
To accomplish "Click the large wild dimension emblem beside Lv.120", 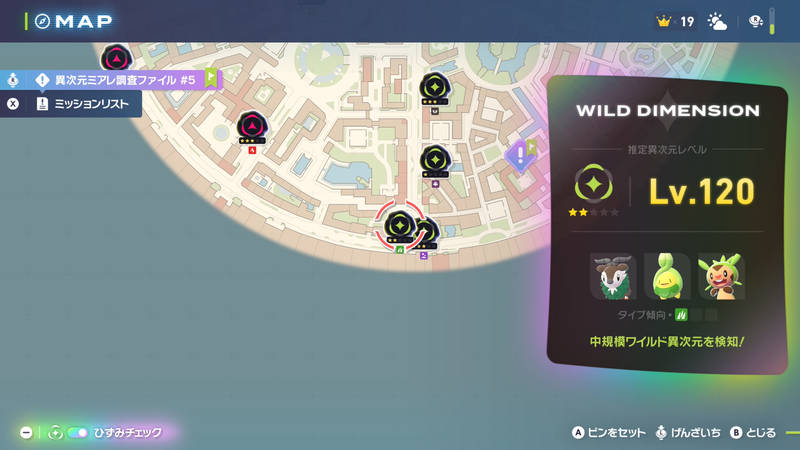I will tap(593, 186).
